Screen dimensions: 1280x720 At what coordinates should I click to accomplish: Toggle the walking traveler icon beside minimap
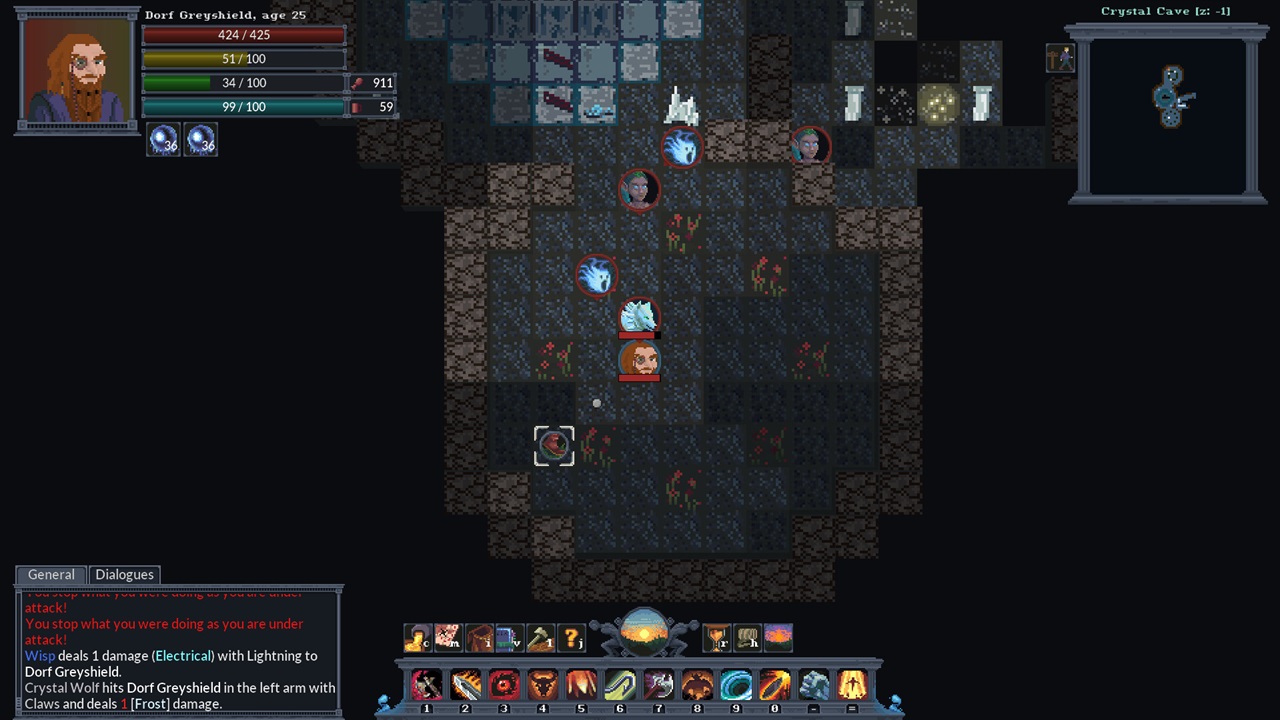(x=1060, y=59)
